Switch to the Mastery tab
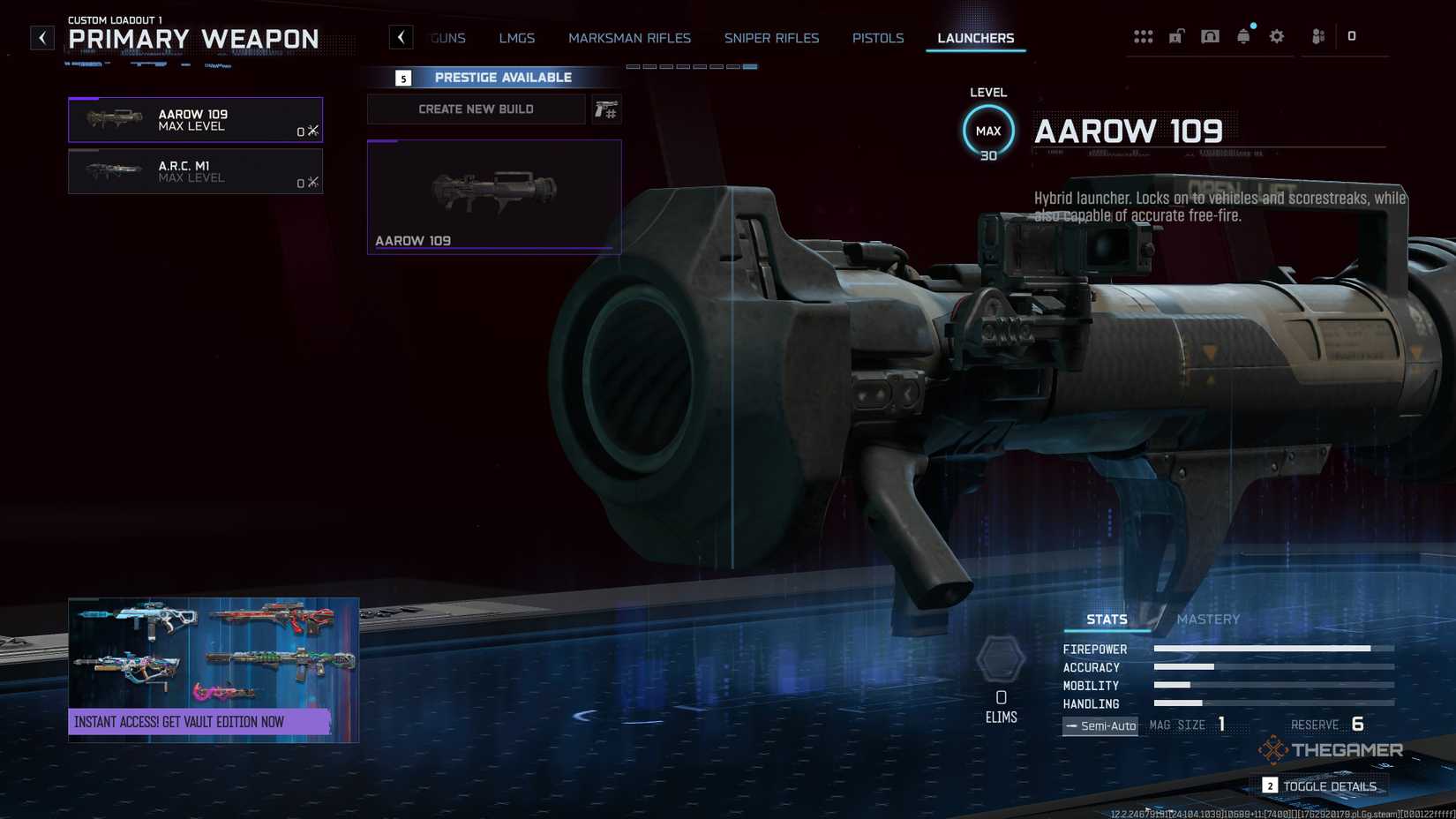Screen dimensions: 1456x819 [x=1209, y=620]
